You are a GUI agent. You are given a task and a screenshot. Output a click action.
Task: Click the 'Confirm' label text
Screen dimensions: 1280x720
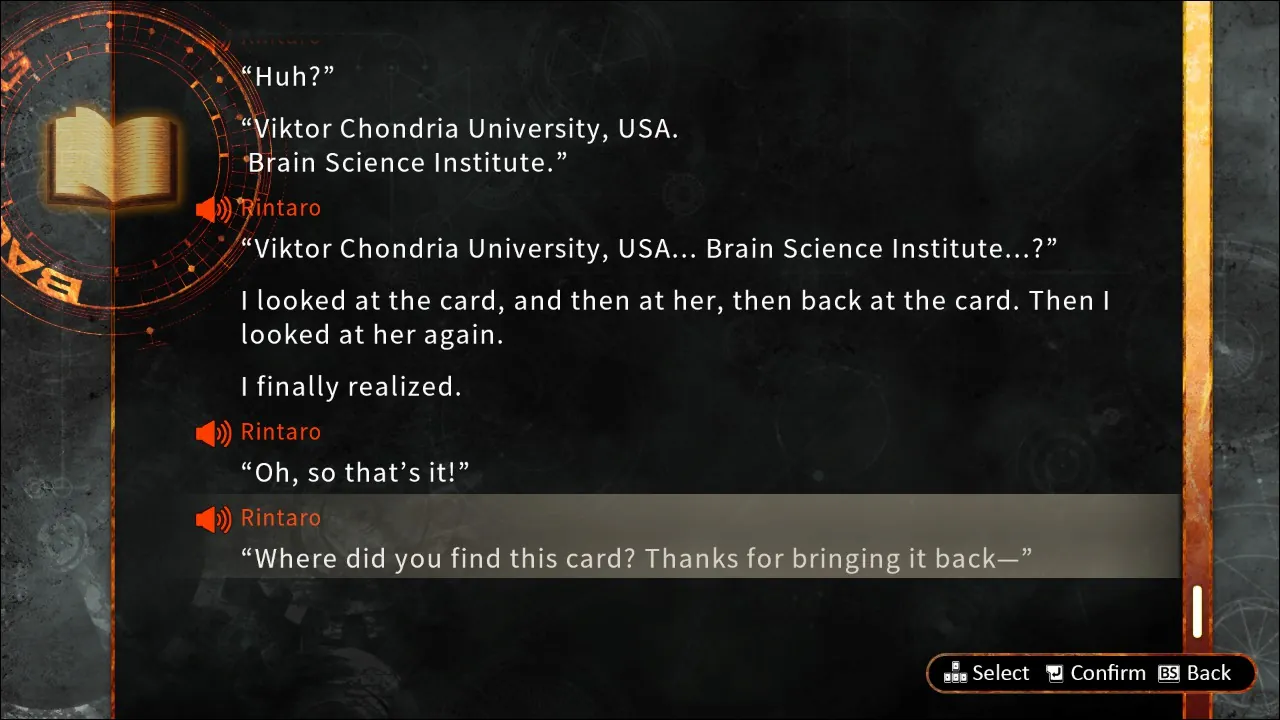[1108, 673]
